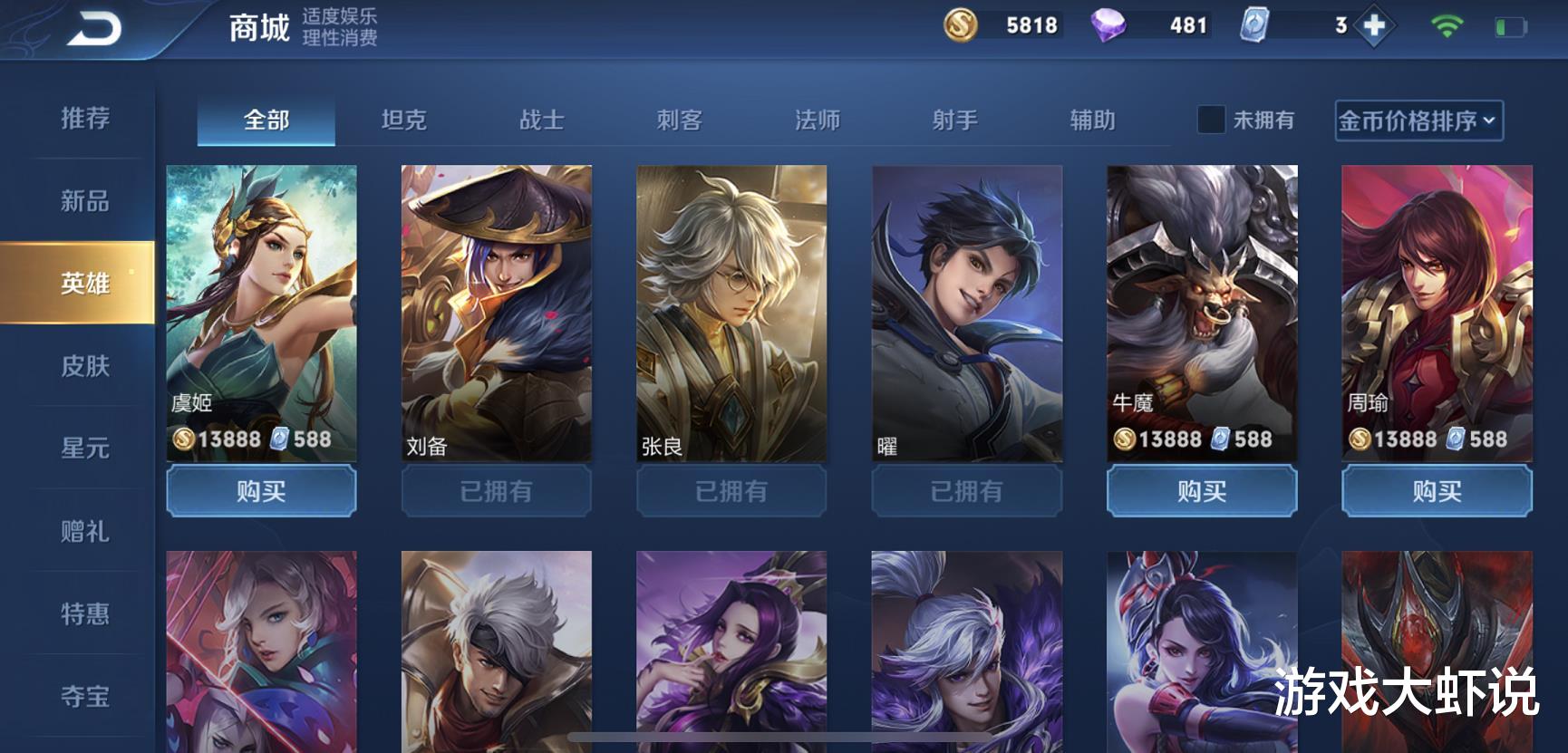Click the voucher ticket icon

coord(1255,24)
